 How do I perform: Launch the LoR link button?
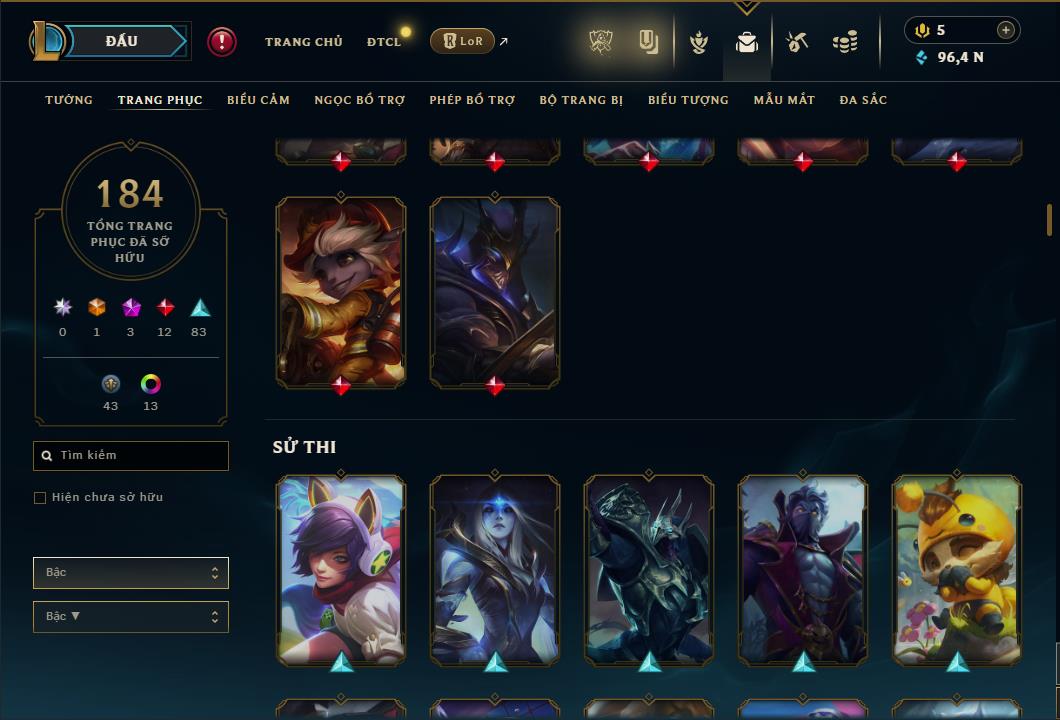click(x=462, y=41)
